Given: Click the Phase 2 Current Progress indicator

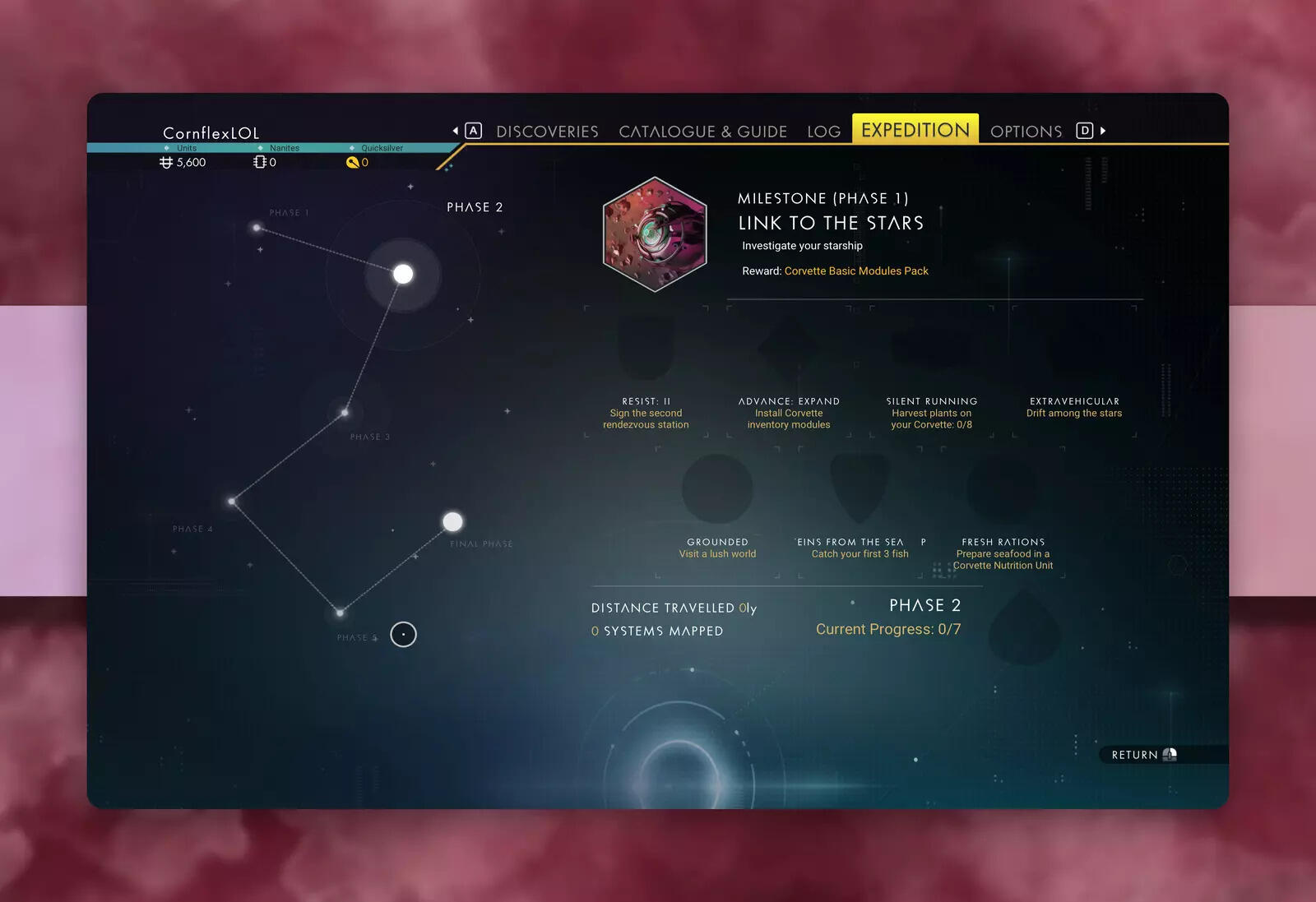Looking at the screenshot, I should [887, 629].
